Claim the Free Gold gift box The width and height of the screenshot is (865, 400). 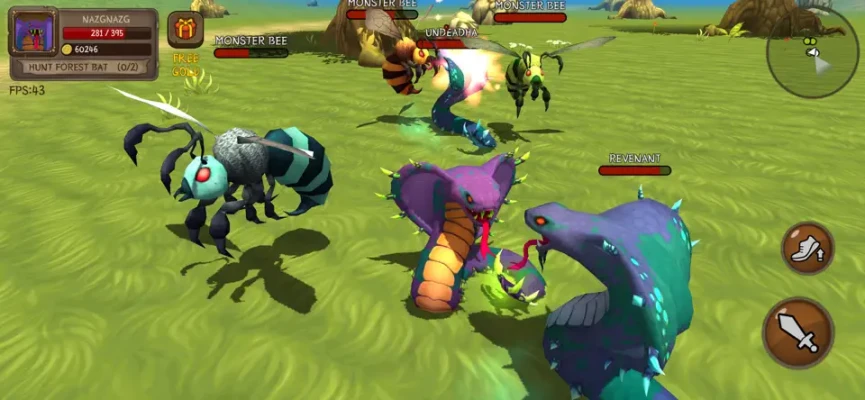coord(185,31)
